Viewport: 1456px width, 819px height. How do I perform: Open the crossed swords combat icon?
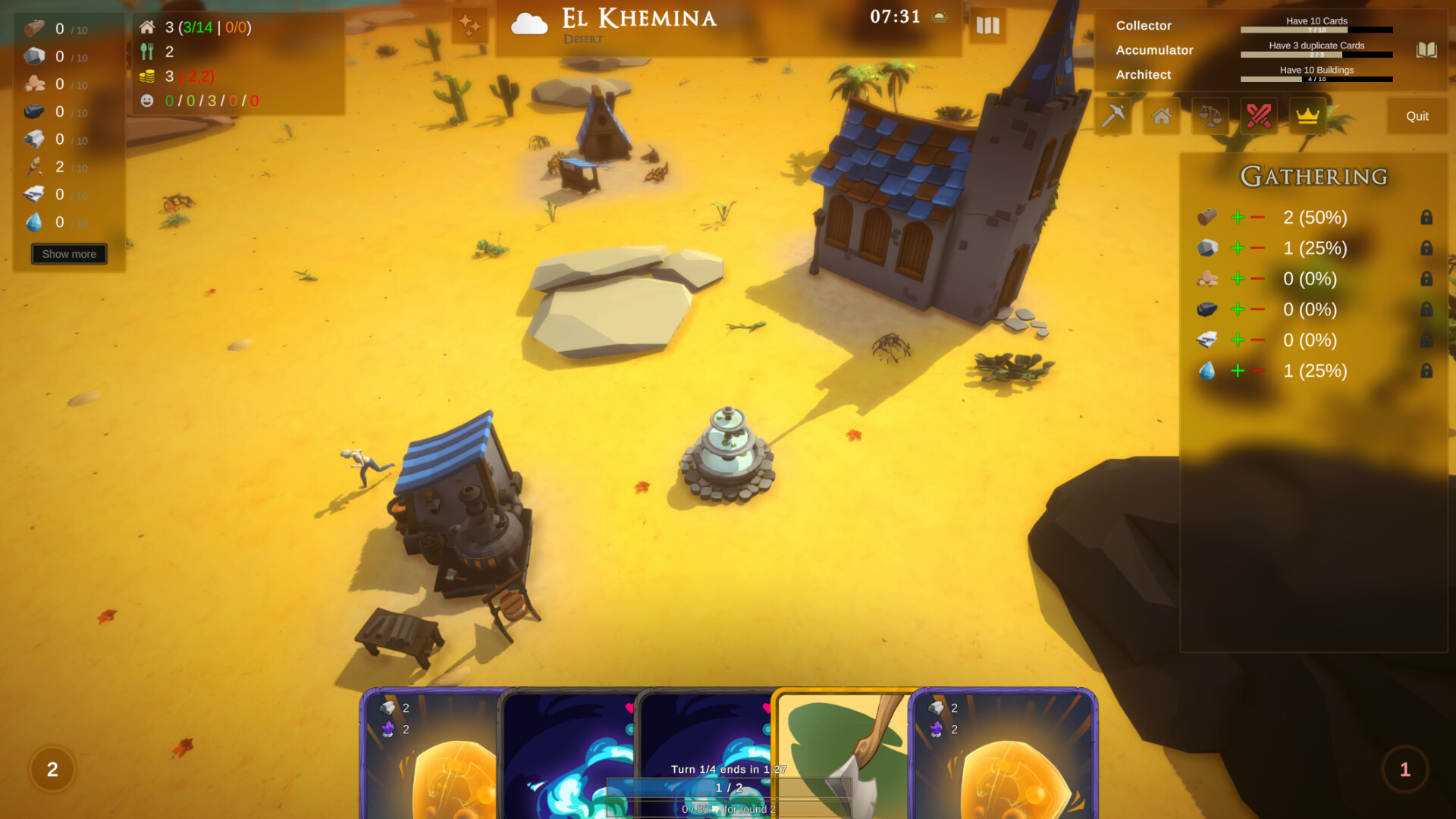coord(1258,116)
